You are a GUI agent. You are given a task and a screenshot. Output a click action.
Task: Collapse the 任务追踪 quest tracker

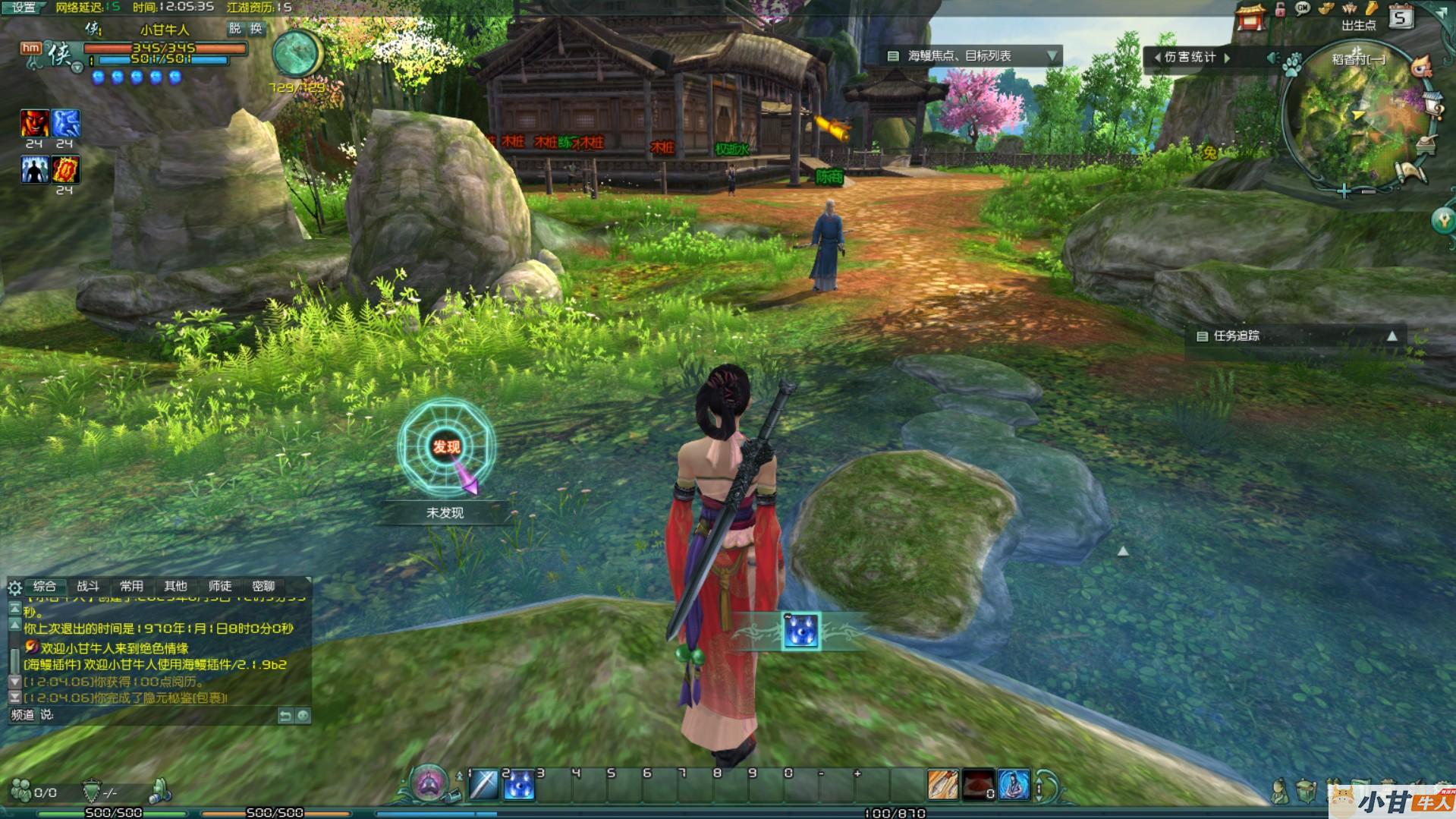coord(1392,336)
